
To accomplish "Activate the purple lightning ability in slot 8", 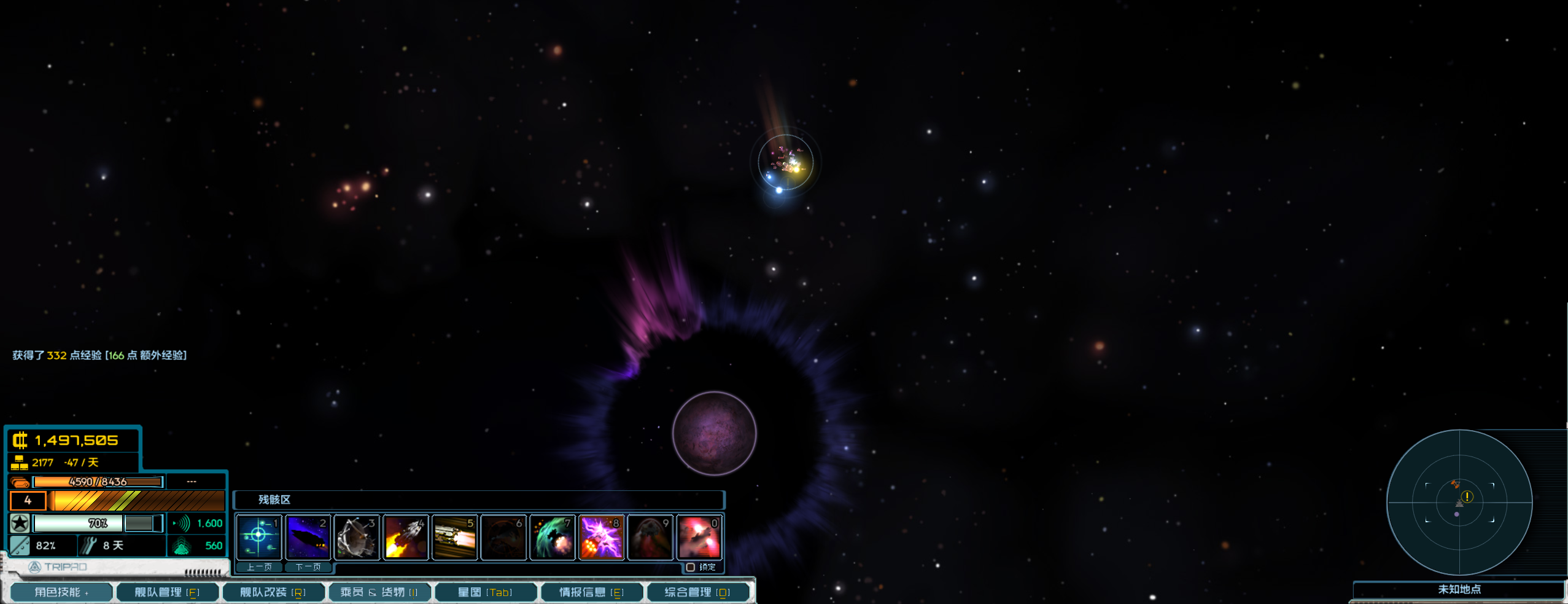I will tap(602, 537).
